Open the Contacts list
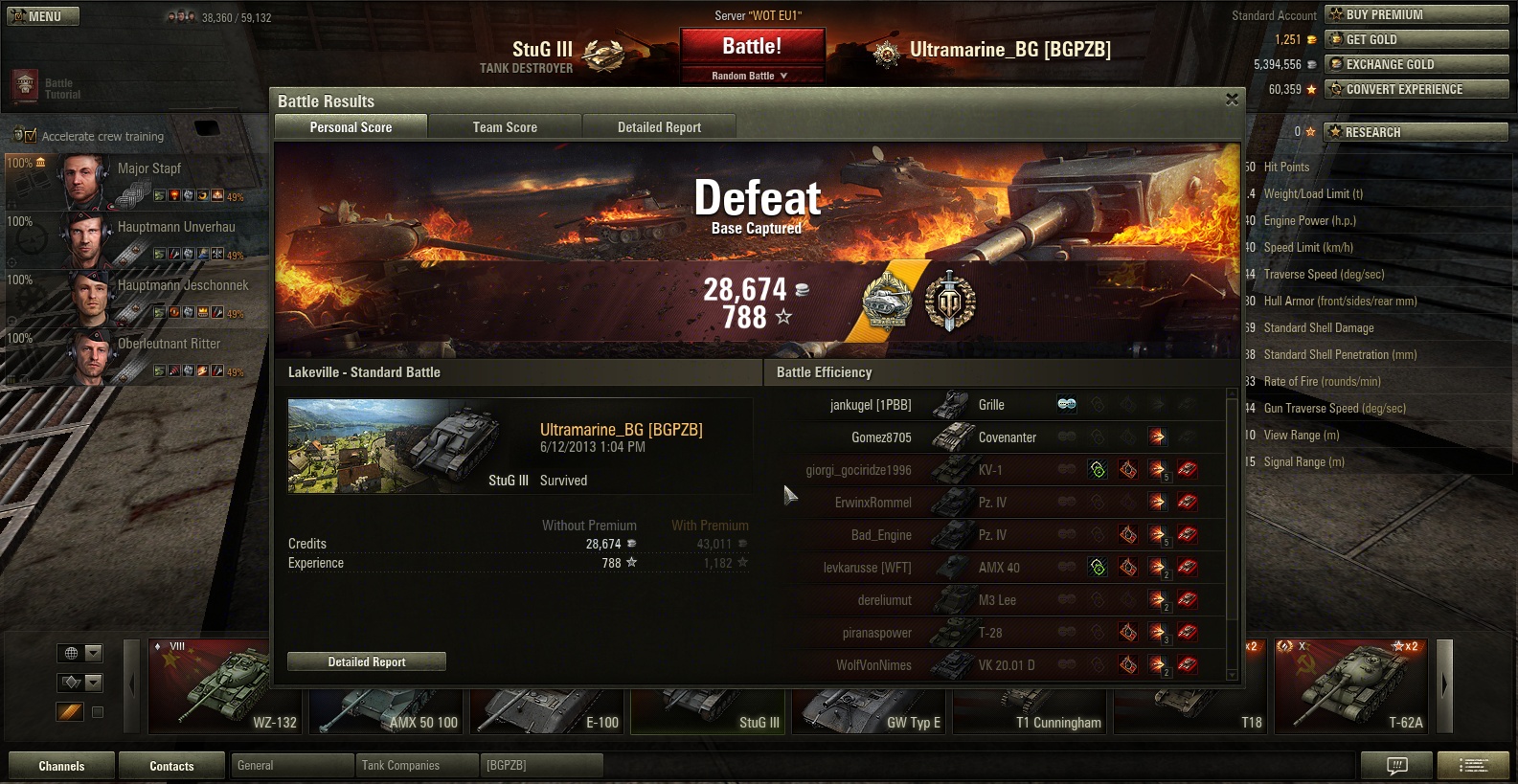 click(x=171, y=766)
